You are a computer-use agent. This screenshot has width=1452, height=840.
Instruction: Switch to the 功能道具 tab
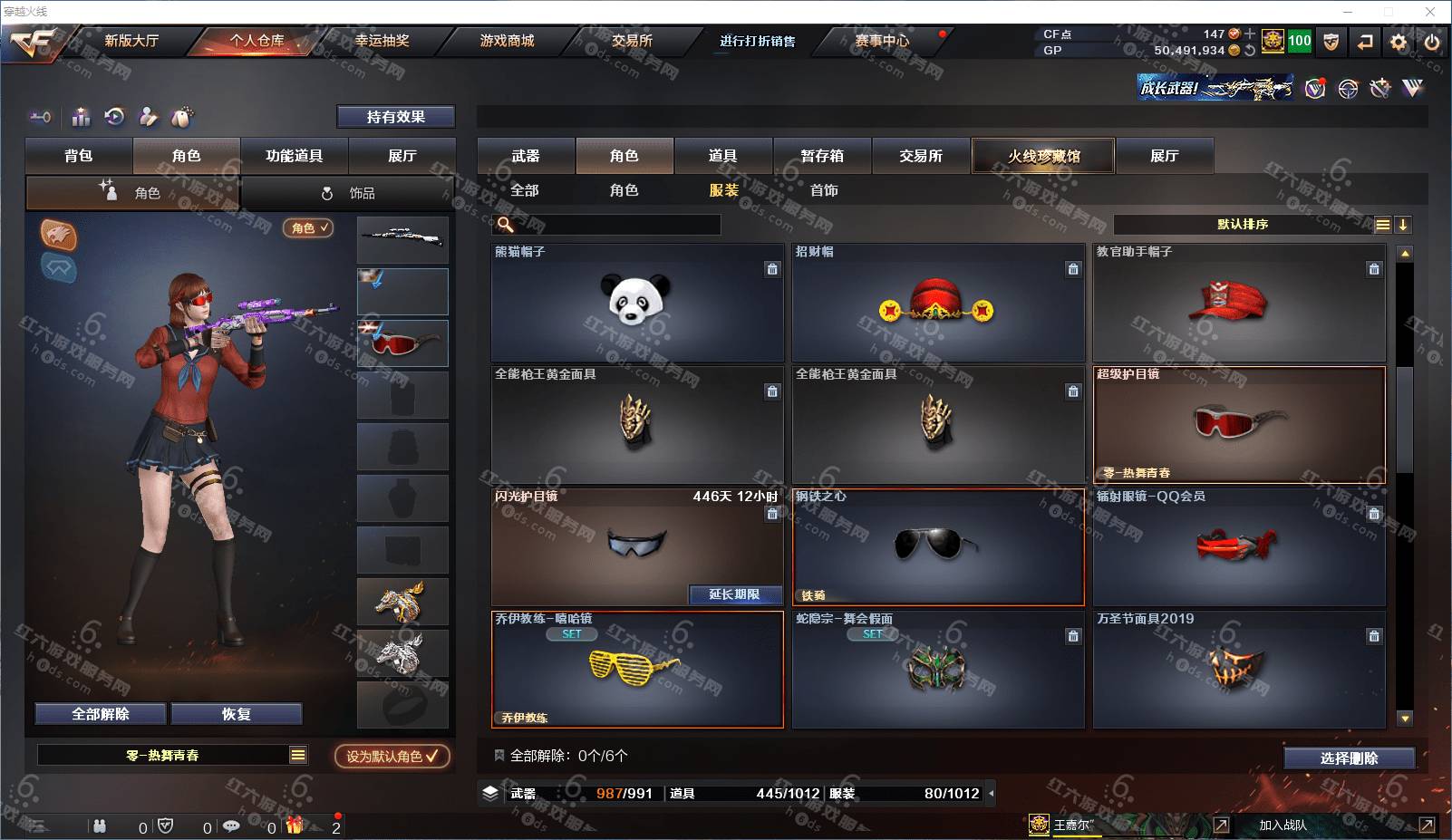click(294, 156)
